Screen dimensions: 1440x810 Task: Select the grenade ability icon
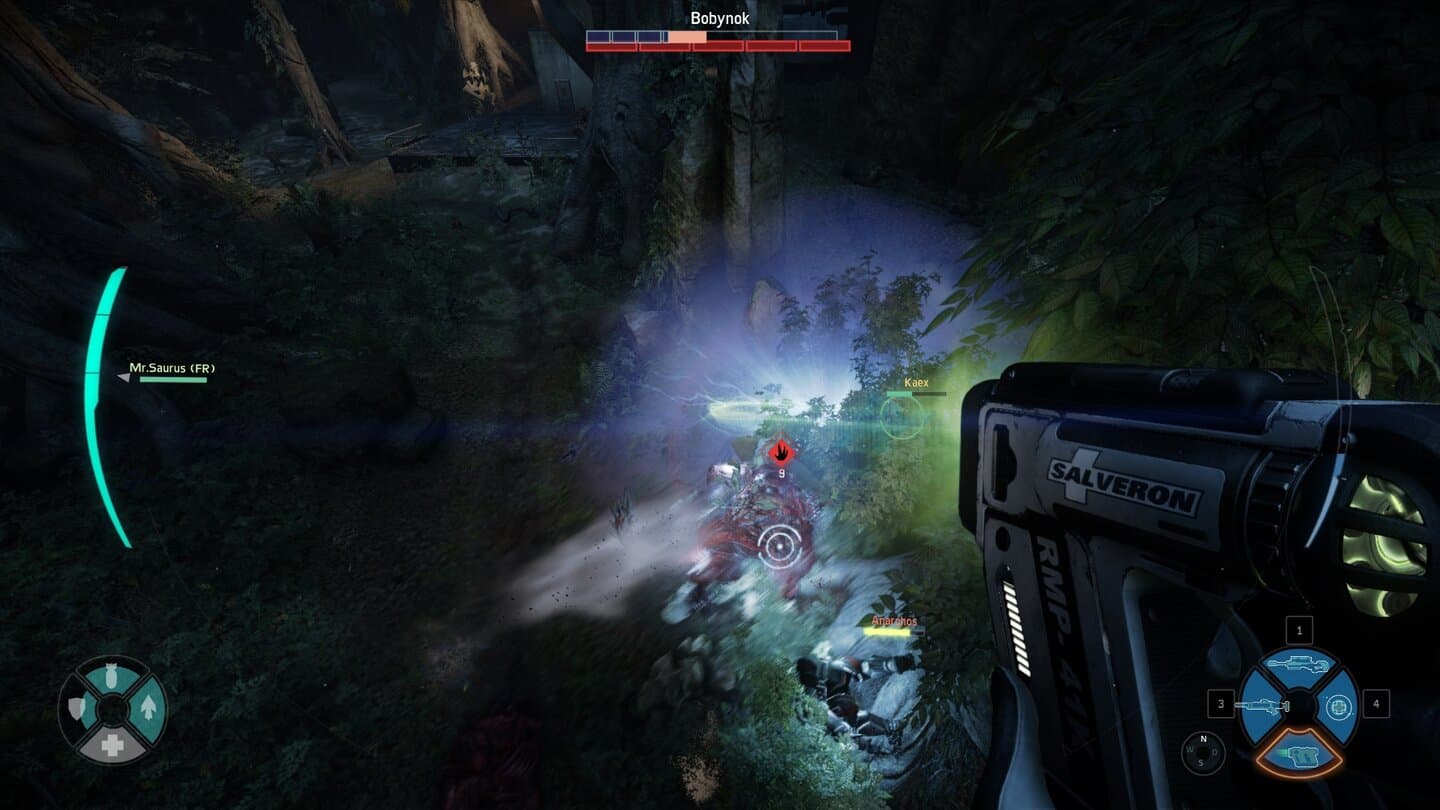point(109,676)
